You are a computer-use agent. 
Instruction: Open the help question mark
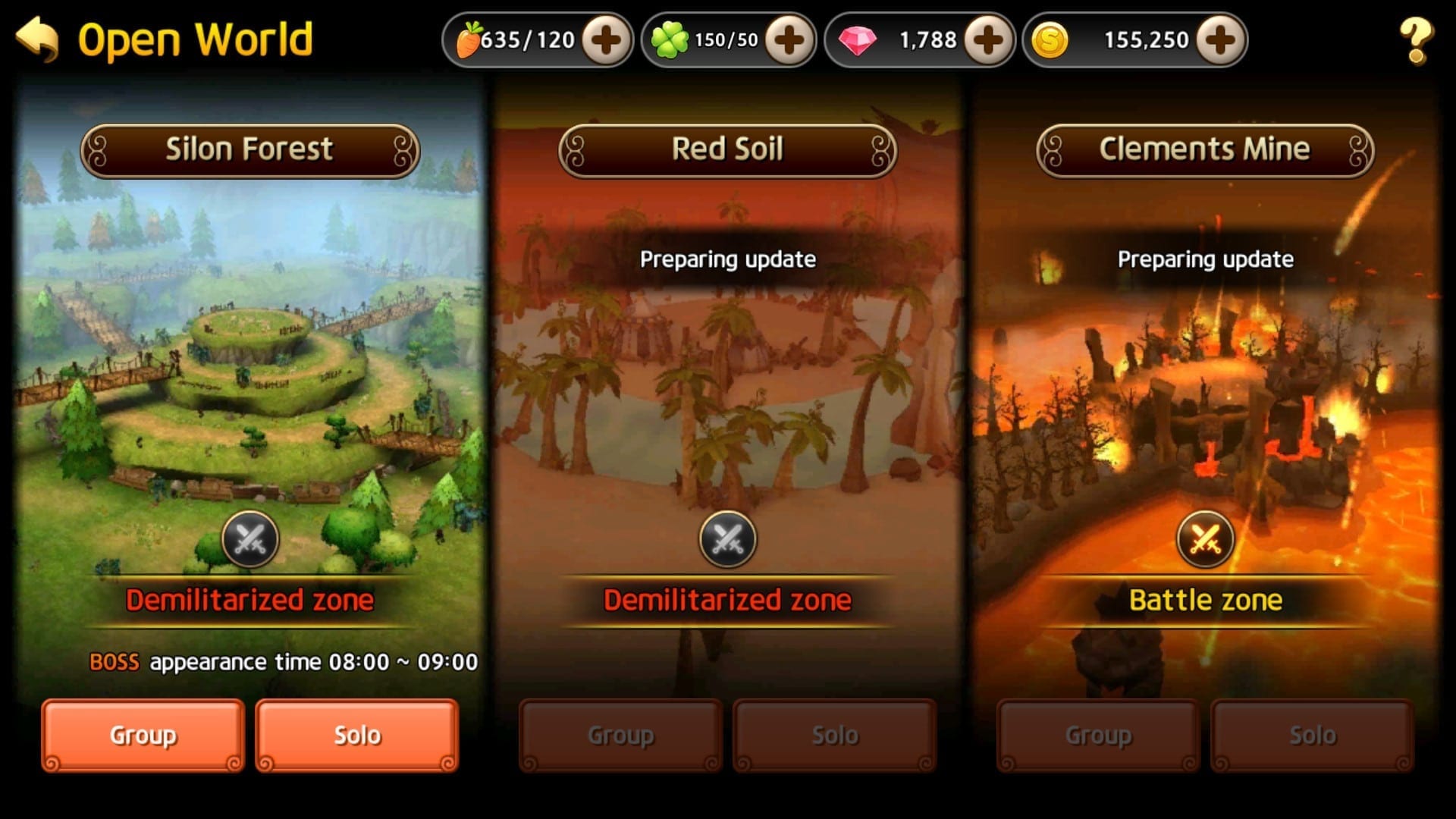tap(1415, 41)
